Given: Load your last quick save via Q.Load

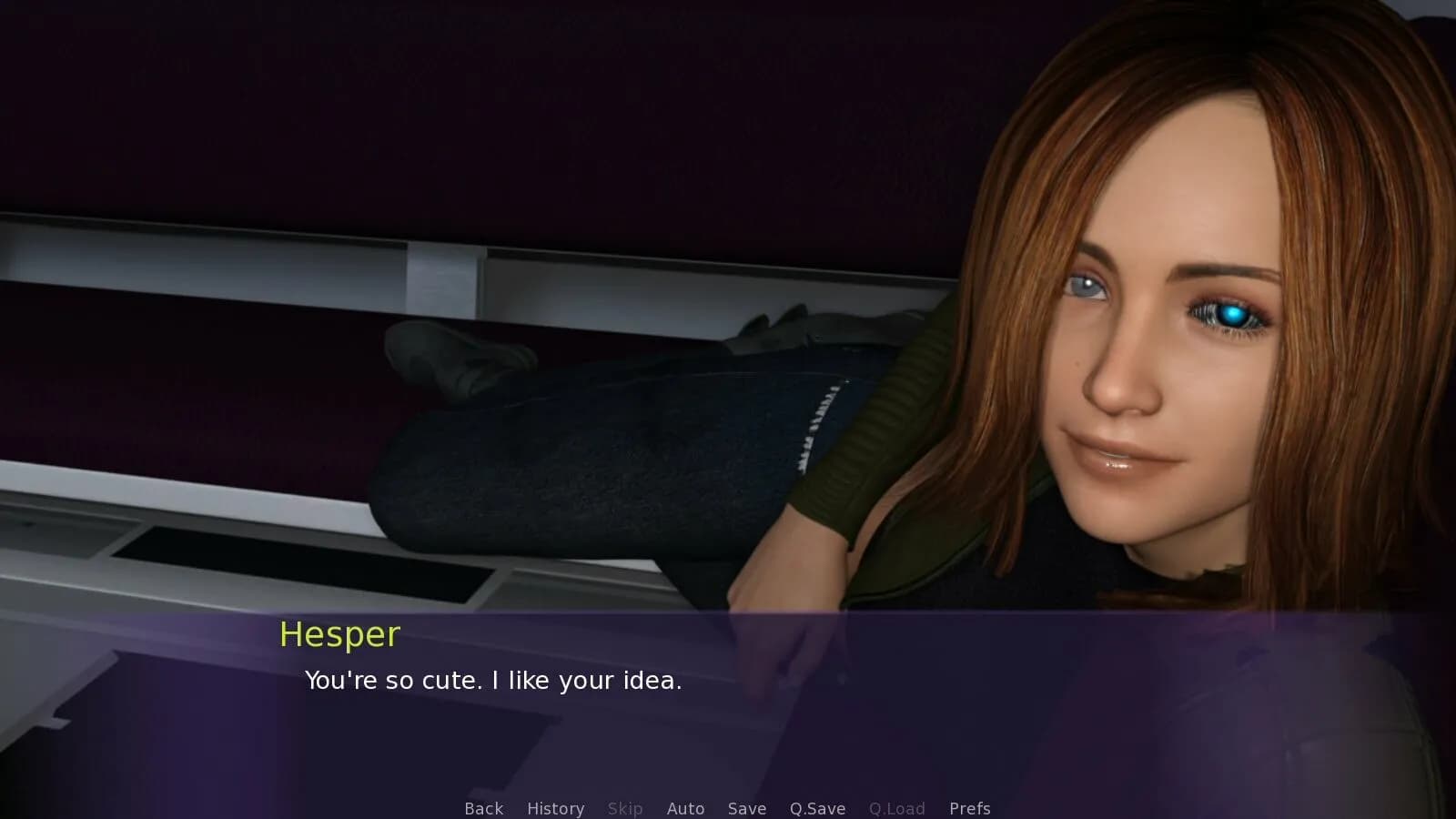Looking at the screenshot, I should pyautogui.click(x=896, y=808).
